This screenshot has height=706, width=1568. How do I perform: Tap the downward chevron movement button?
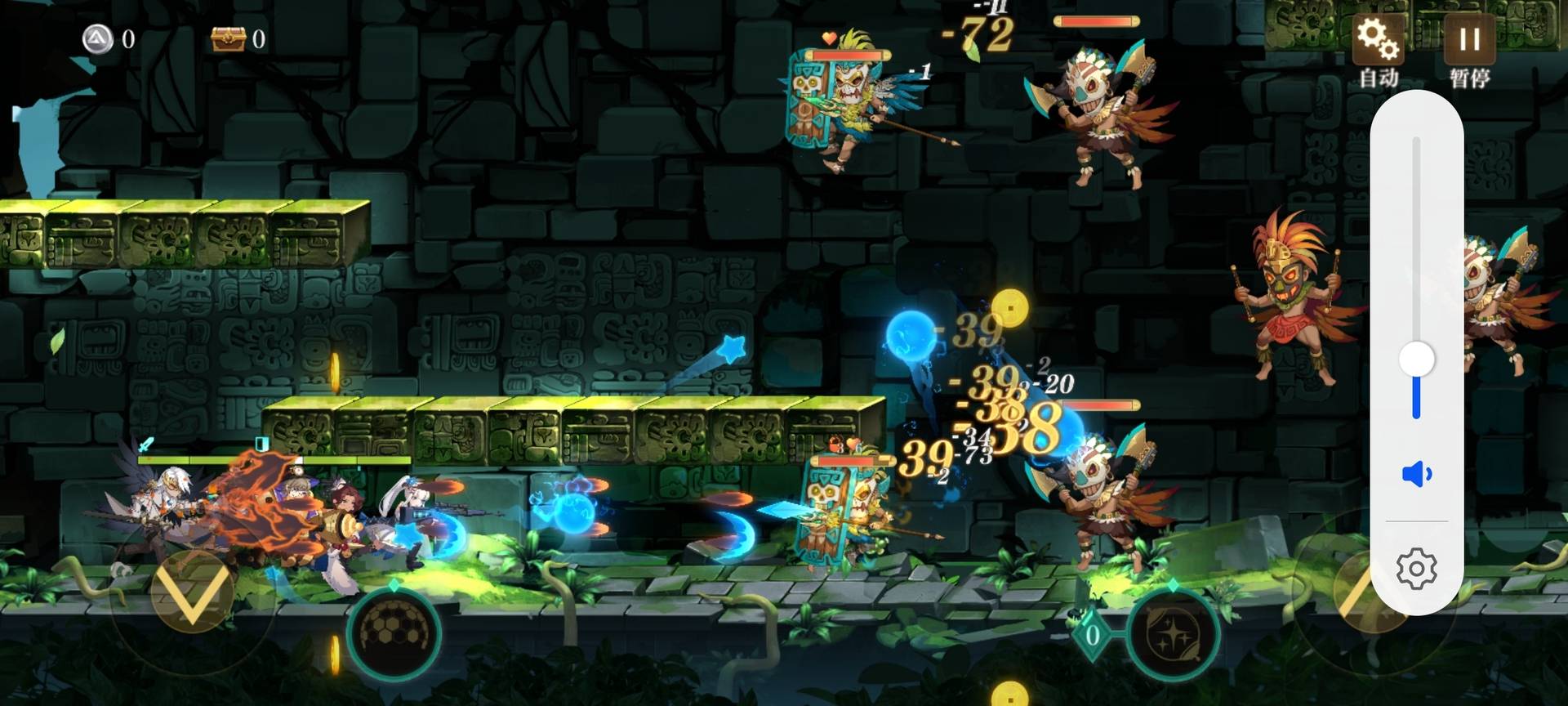point(193,592)
